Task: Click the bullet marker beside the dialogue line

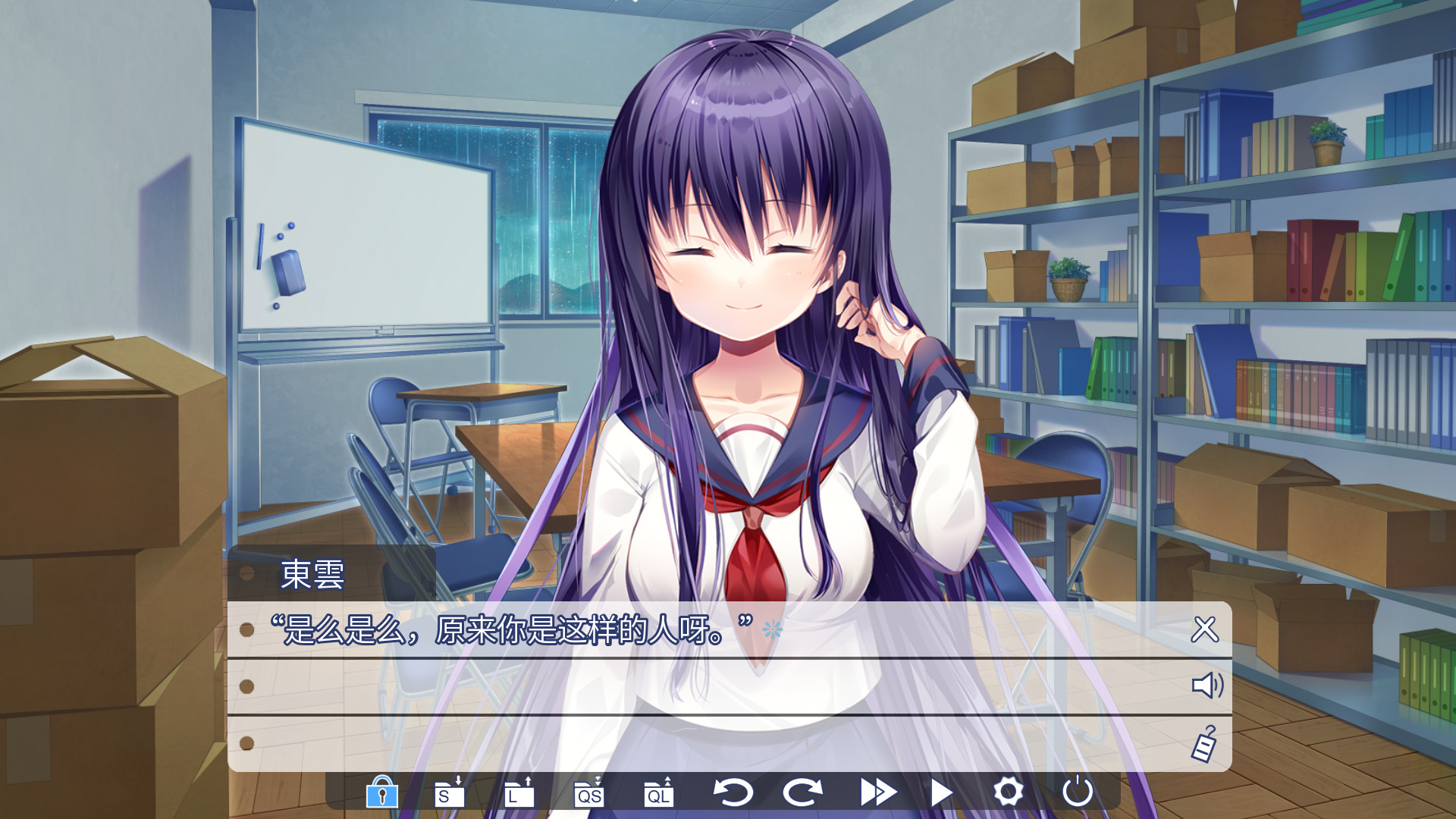Action: point(246,628)
